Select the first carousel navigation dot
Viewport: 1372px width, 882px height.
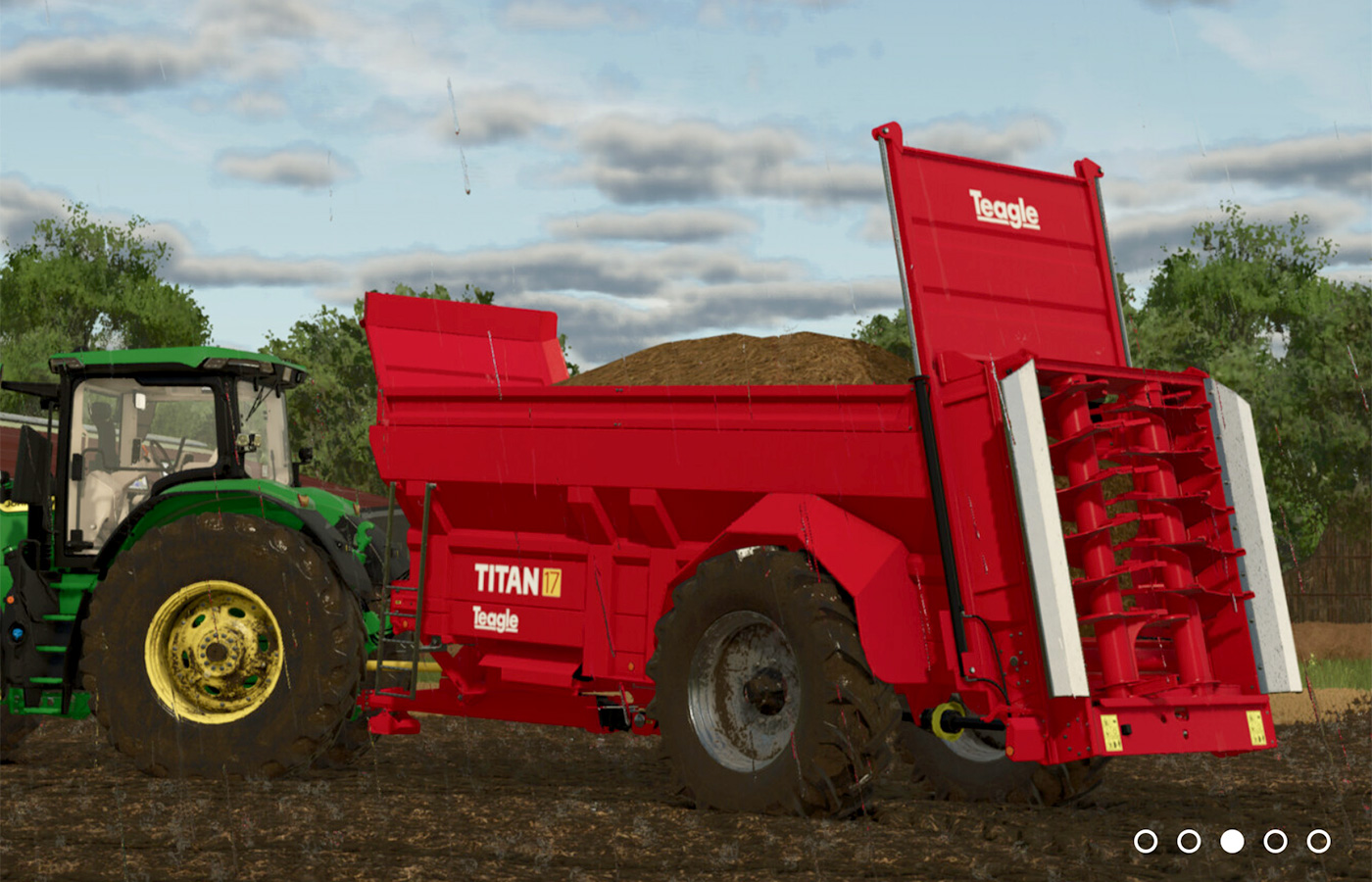[1146, 840]
